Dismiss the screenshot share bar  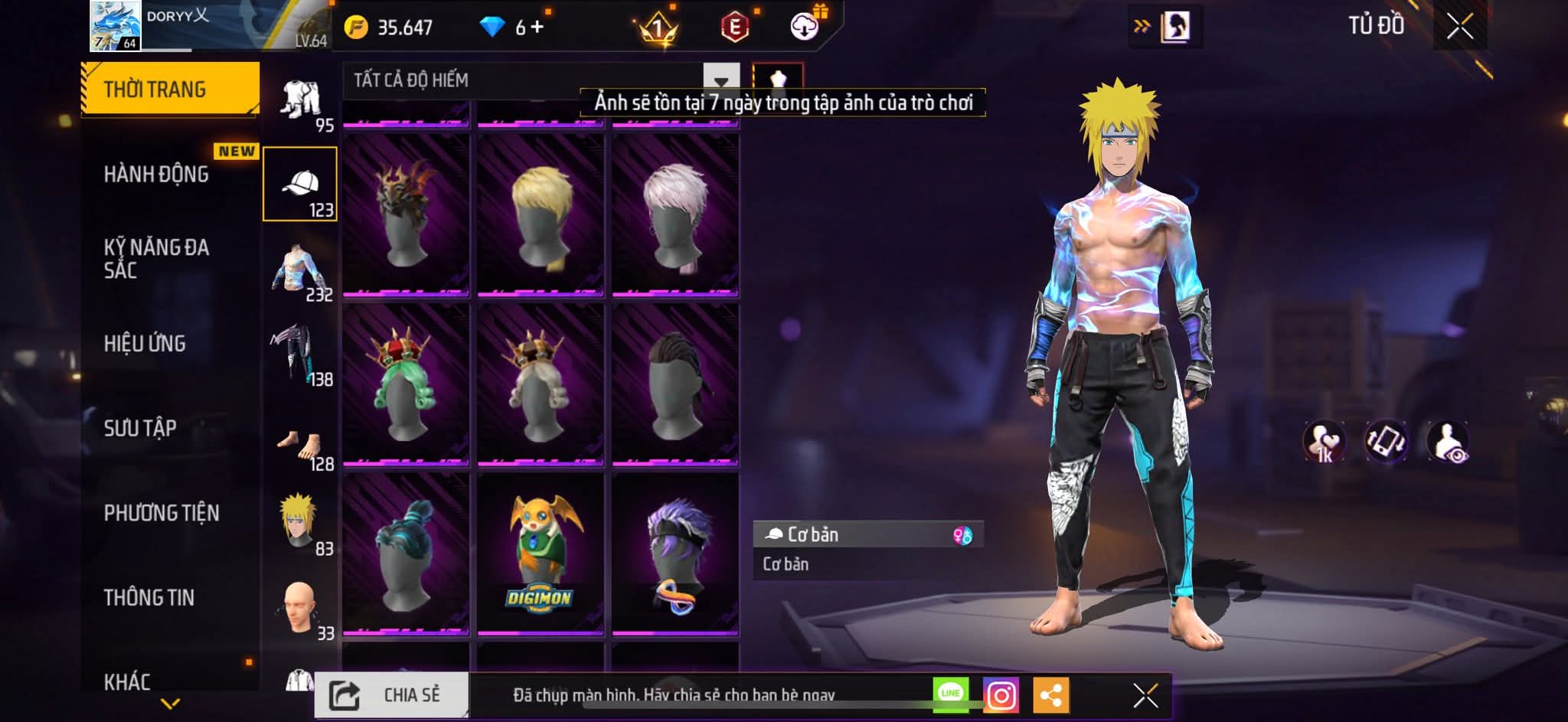[1145, 695]
